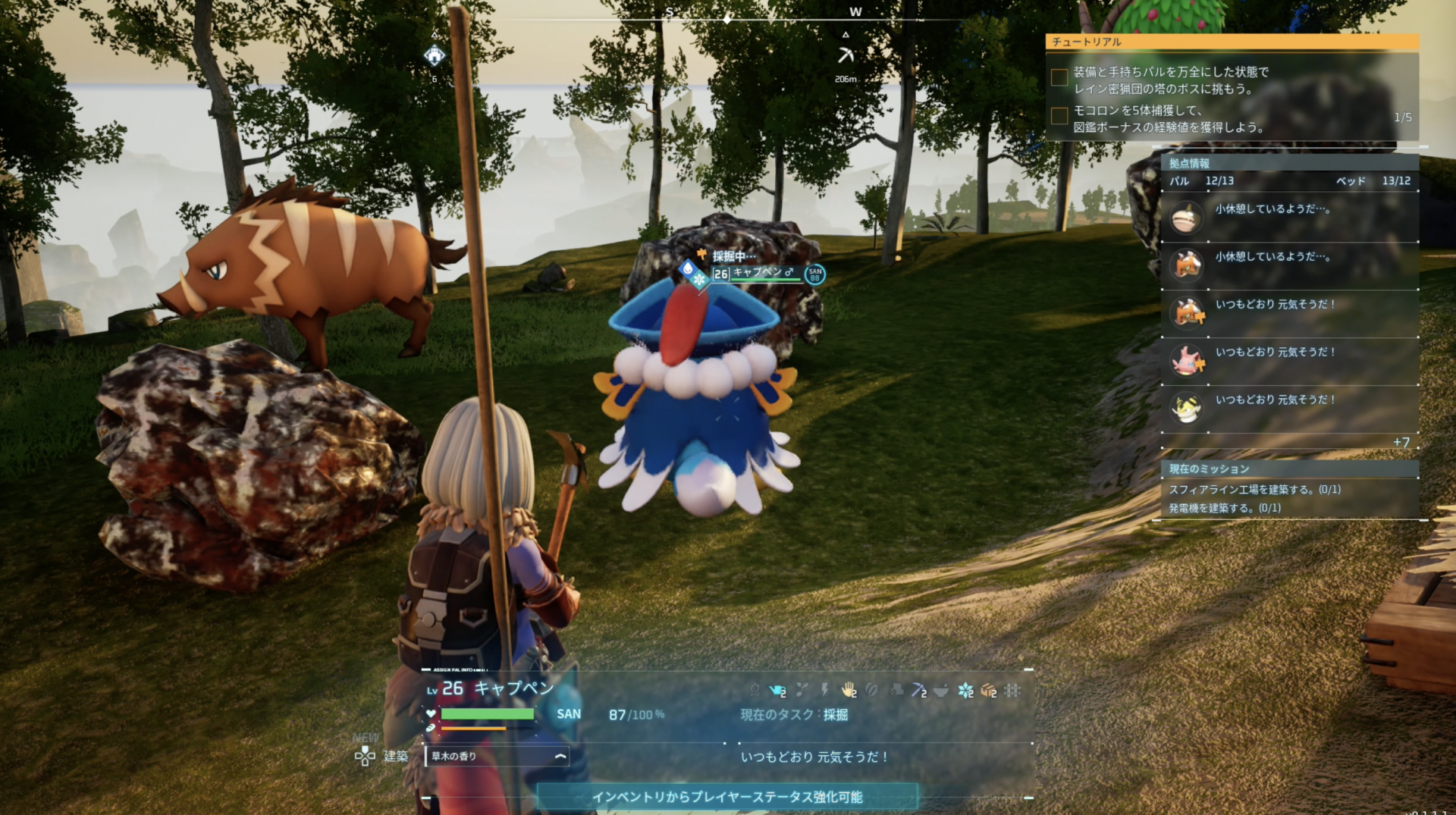
Task: Click the player status upgrade notice banner
Action: (726, 797)
